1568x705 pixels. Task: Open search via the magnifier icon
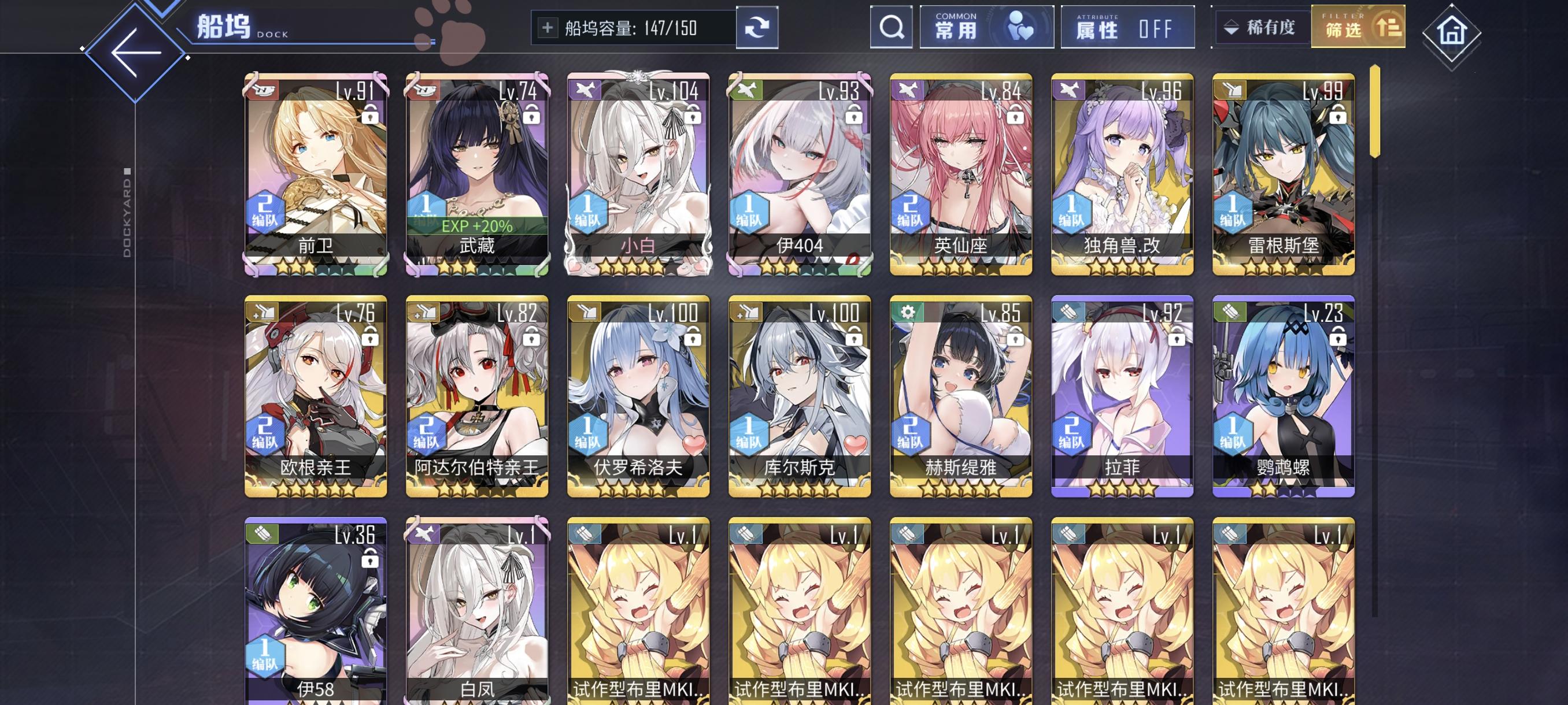[891, 27]
